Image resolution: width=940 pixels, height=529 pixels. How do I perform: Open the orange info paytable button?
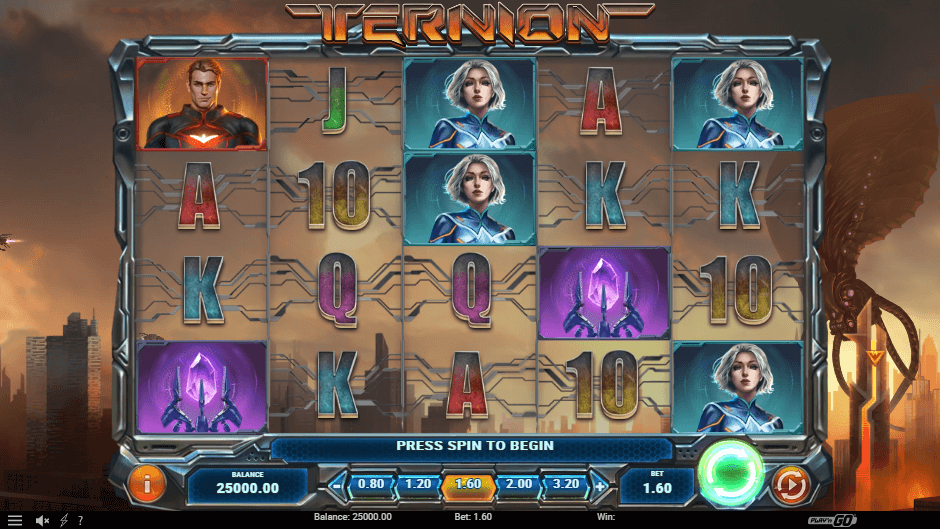pos(147,485)
